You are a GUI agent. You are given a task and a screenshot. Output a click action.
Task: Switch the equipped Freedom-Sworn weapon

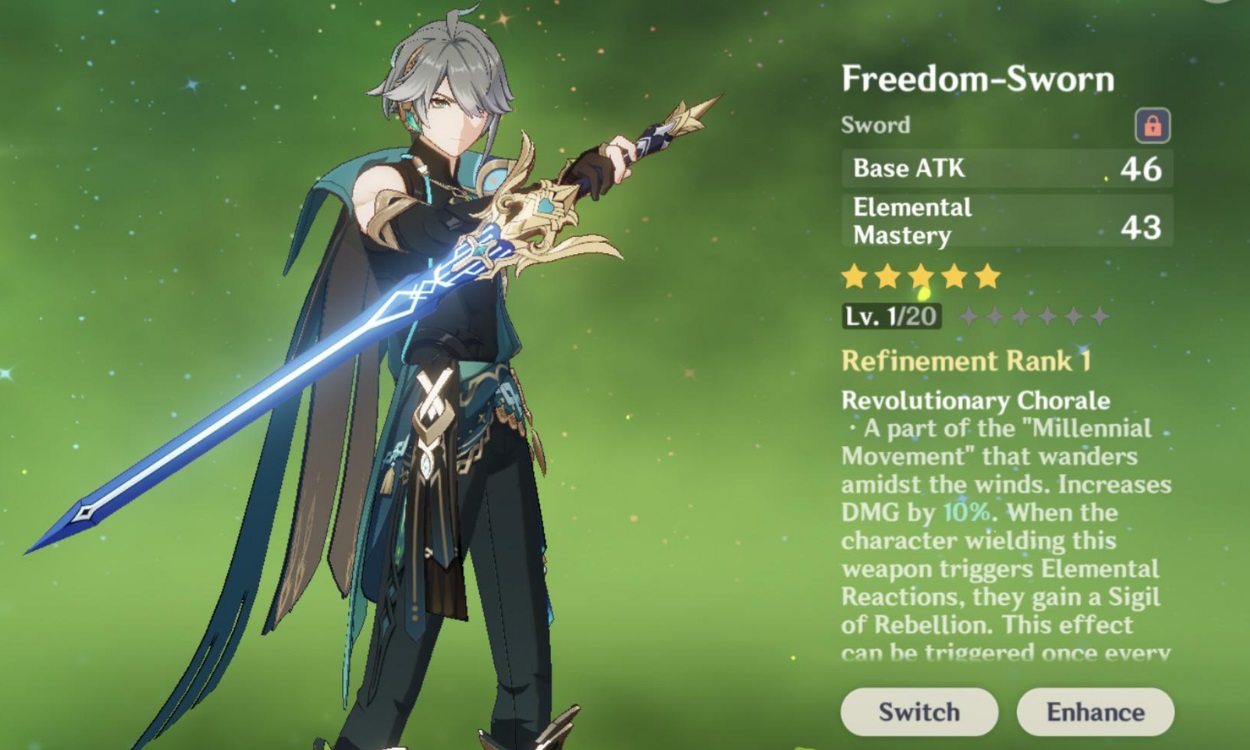click(x=919, y=712)
